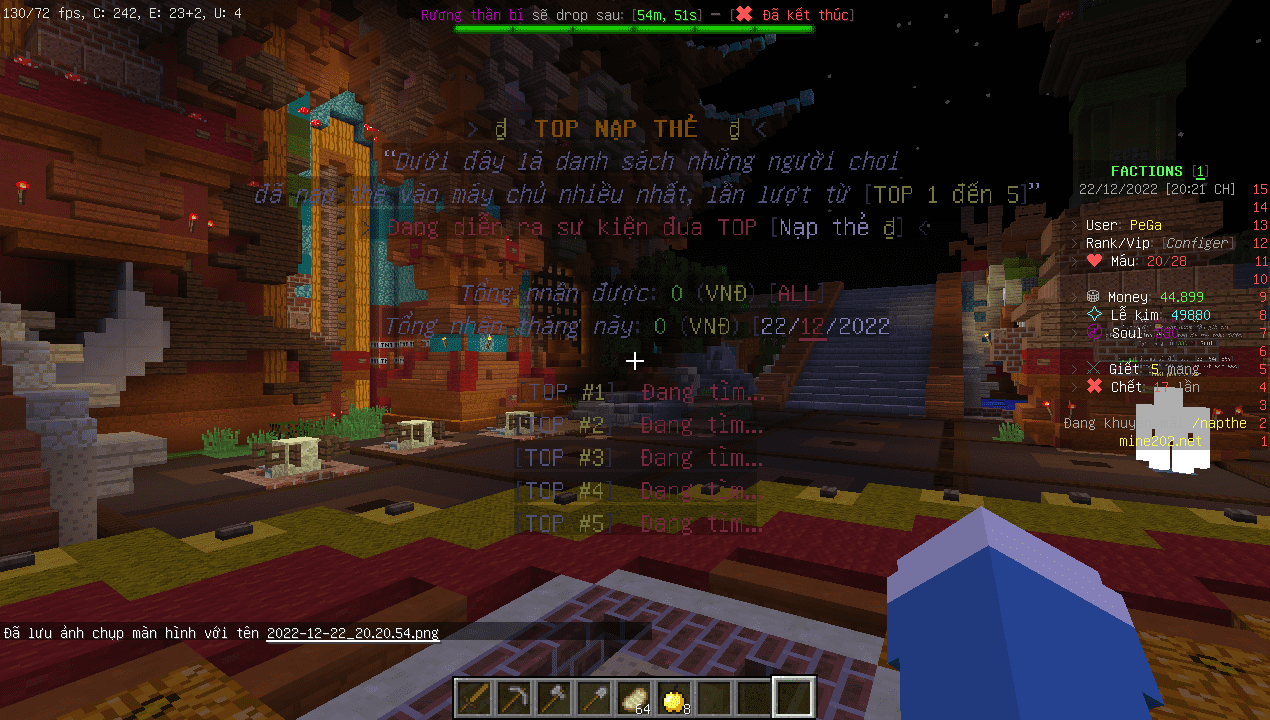Viewport: 1270px width, 720px height.
Task: Select the bread stack of 64
Action: tap(636, 697)
